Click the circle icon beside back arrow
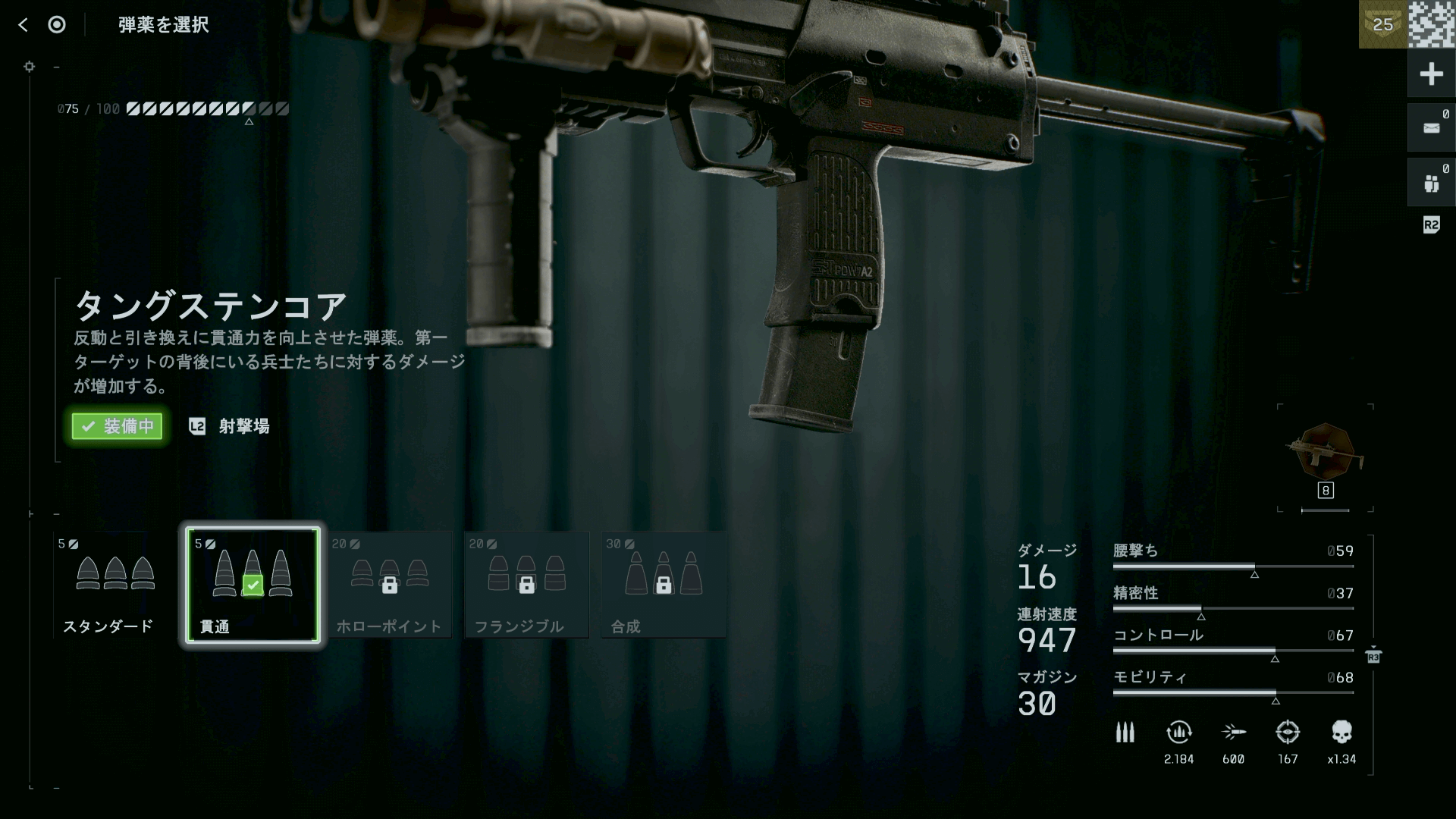The image size is (1456, 819). coord(57,25)
